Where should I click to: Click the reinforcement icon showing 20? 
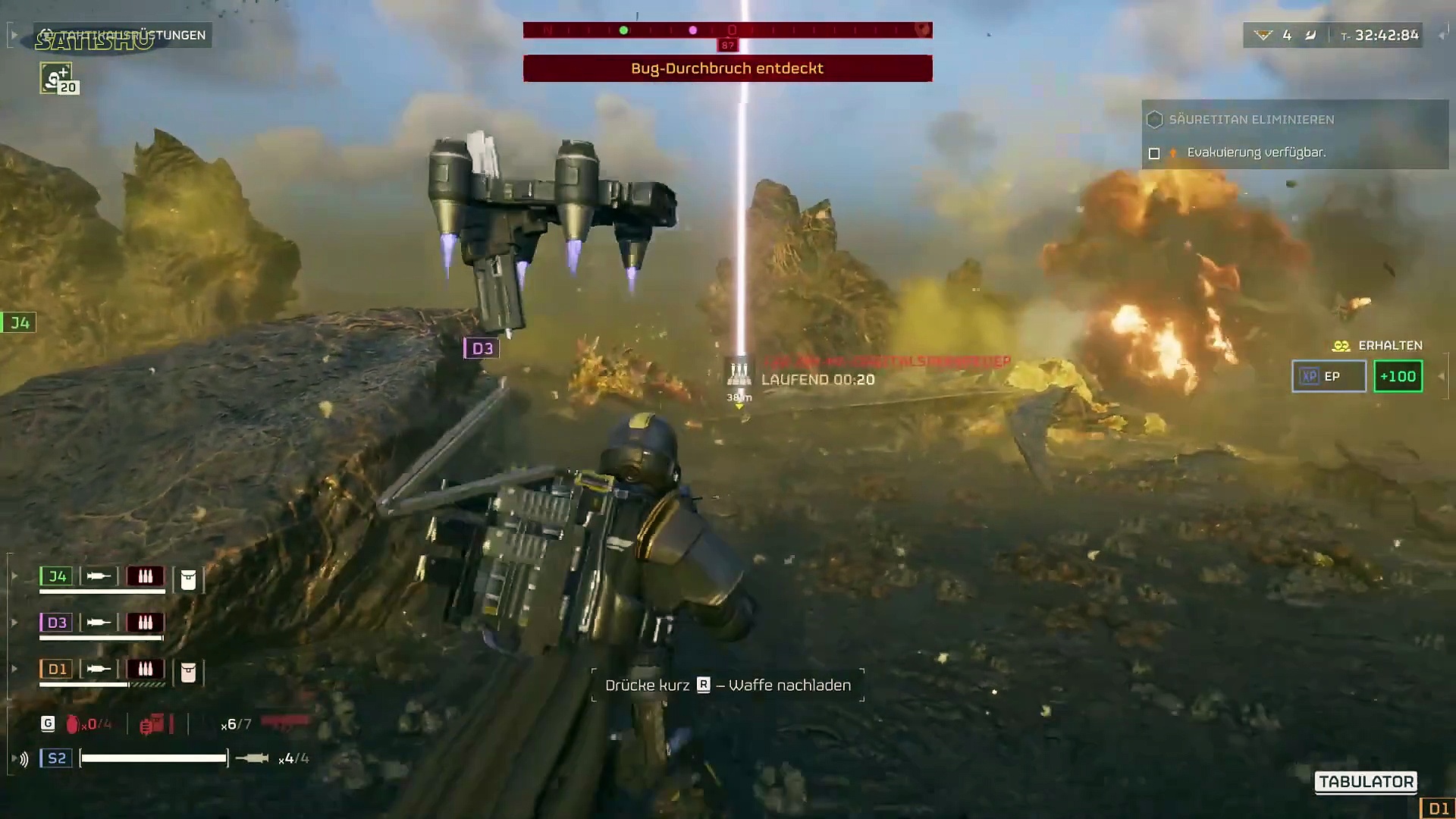click(57, 78)
